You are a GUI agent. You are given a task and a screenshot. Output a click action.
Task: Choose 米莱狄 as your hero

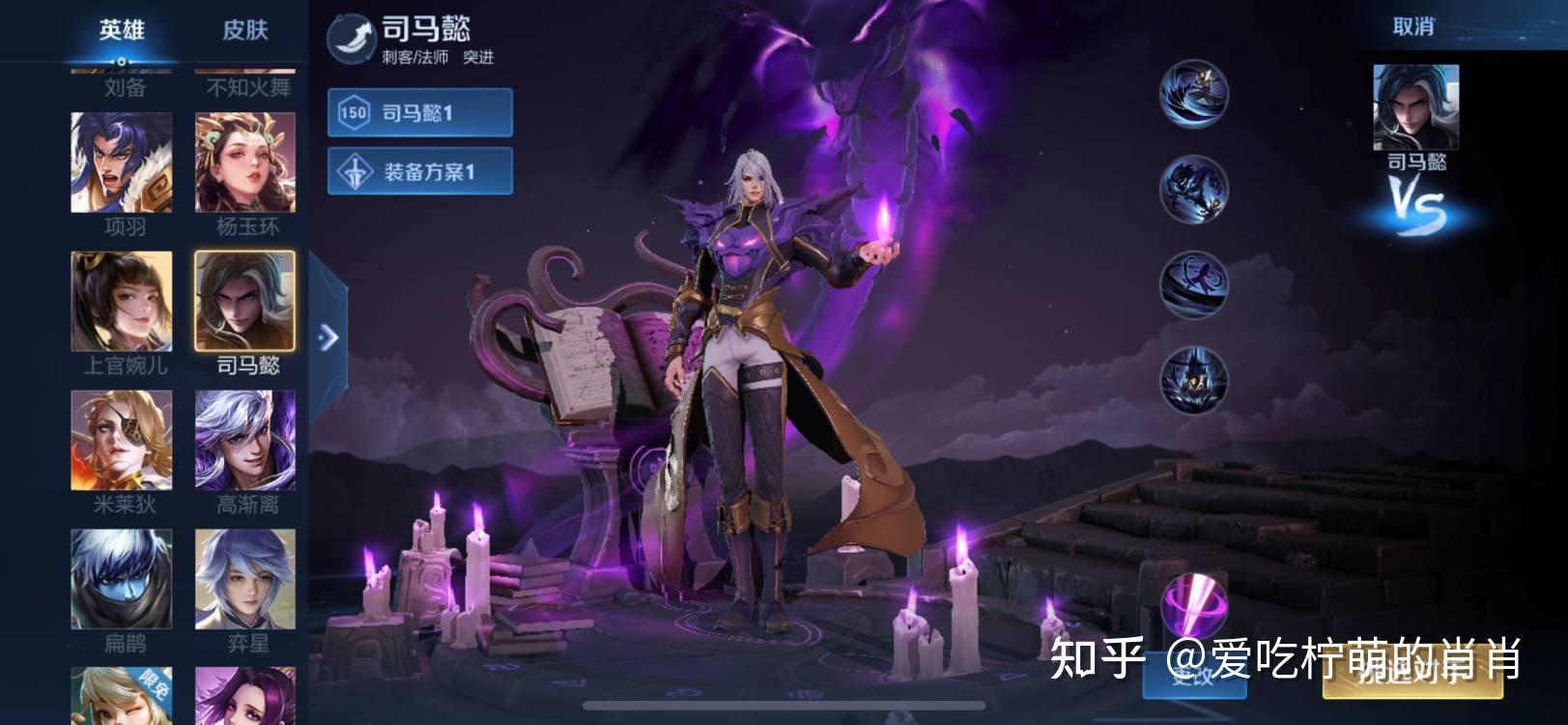point(122,440)
